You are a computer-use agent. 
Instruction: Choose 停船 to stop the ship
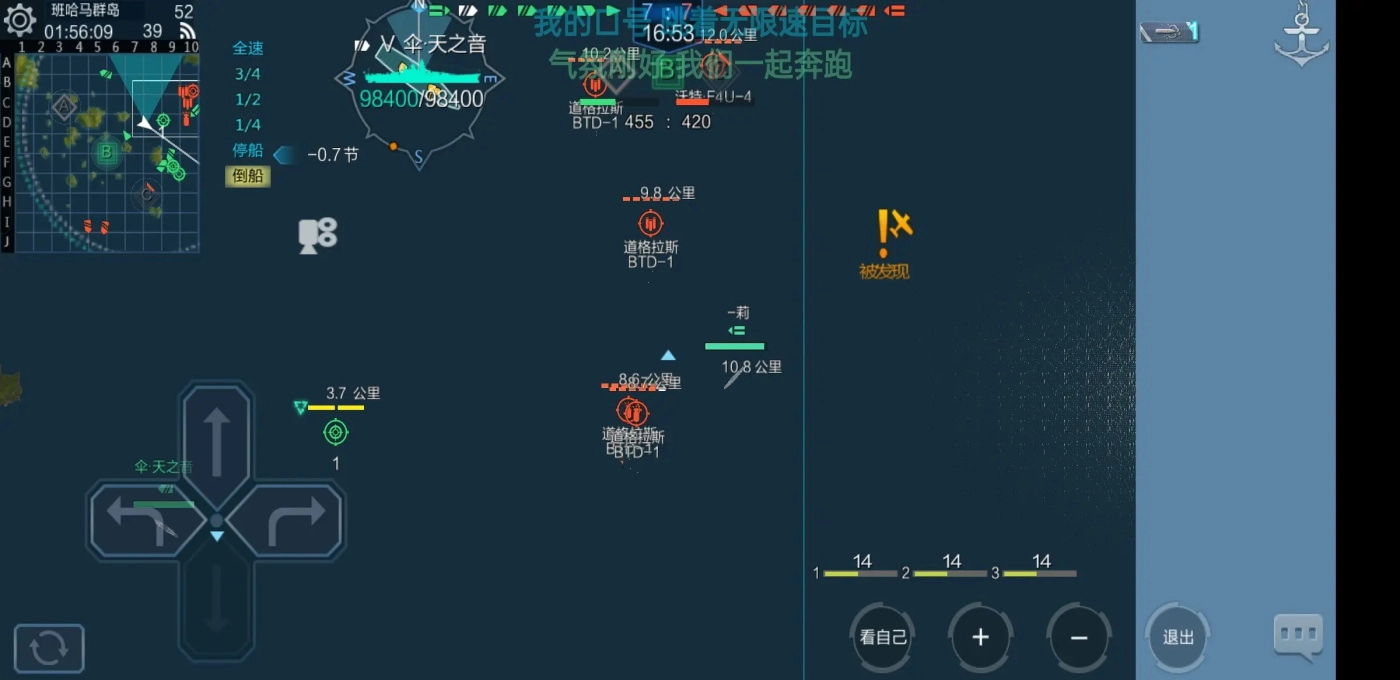[248, 150]
